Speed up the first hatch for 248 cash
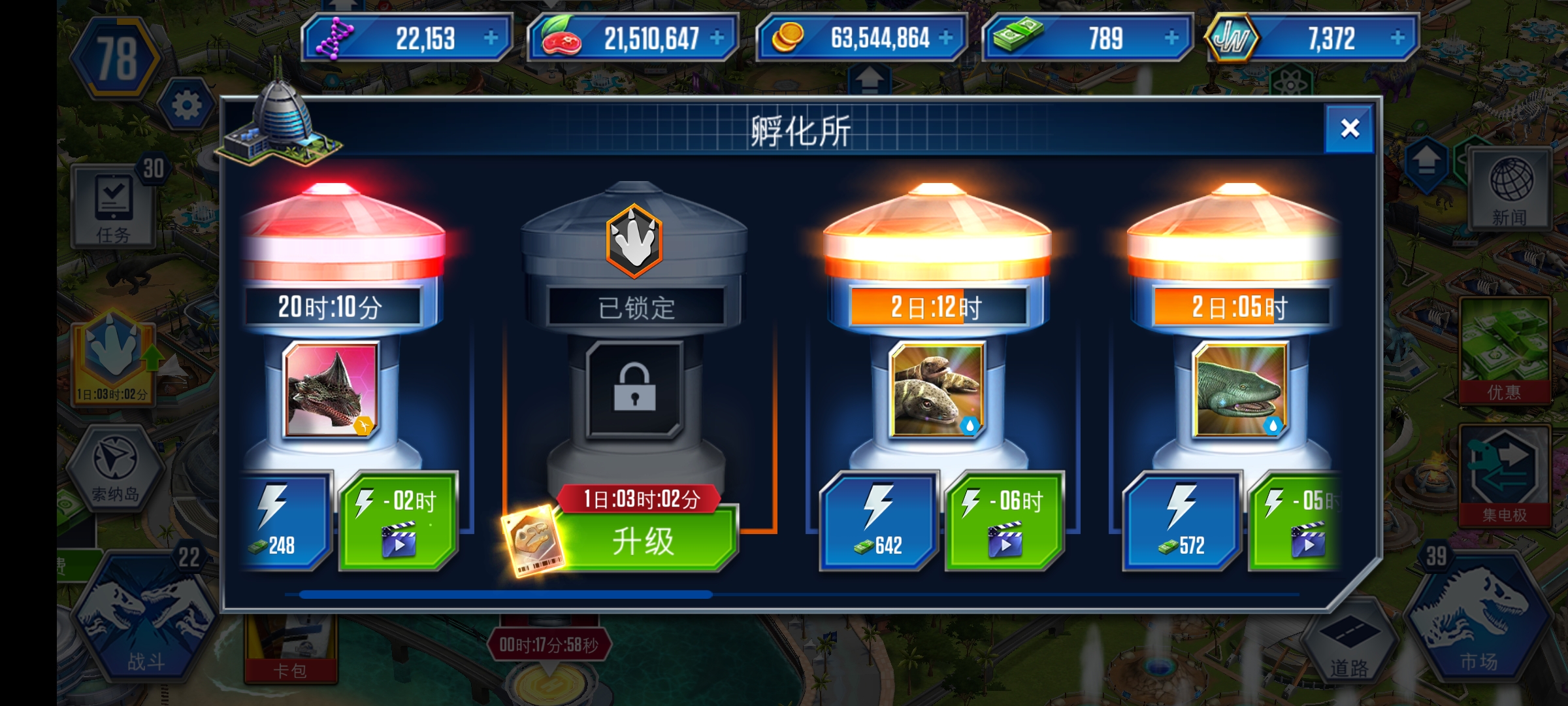1568x706 pixels. pos(285,521)
